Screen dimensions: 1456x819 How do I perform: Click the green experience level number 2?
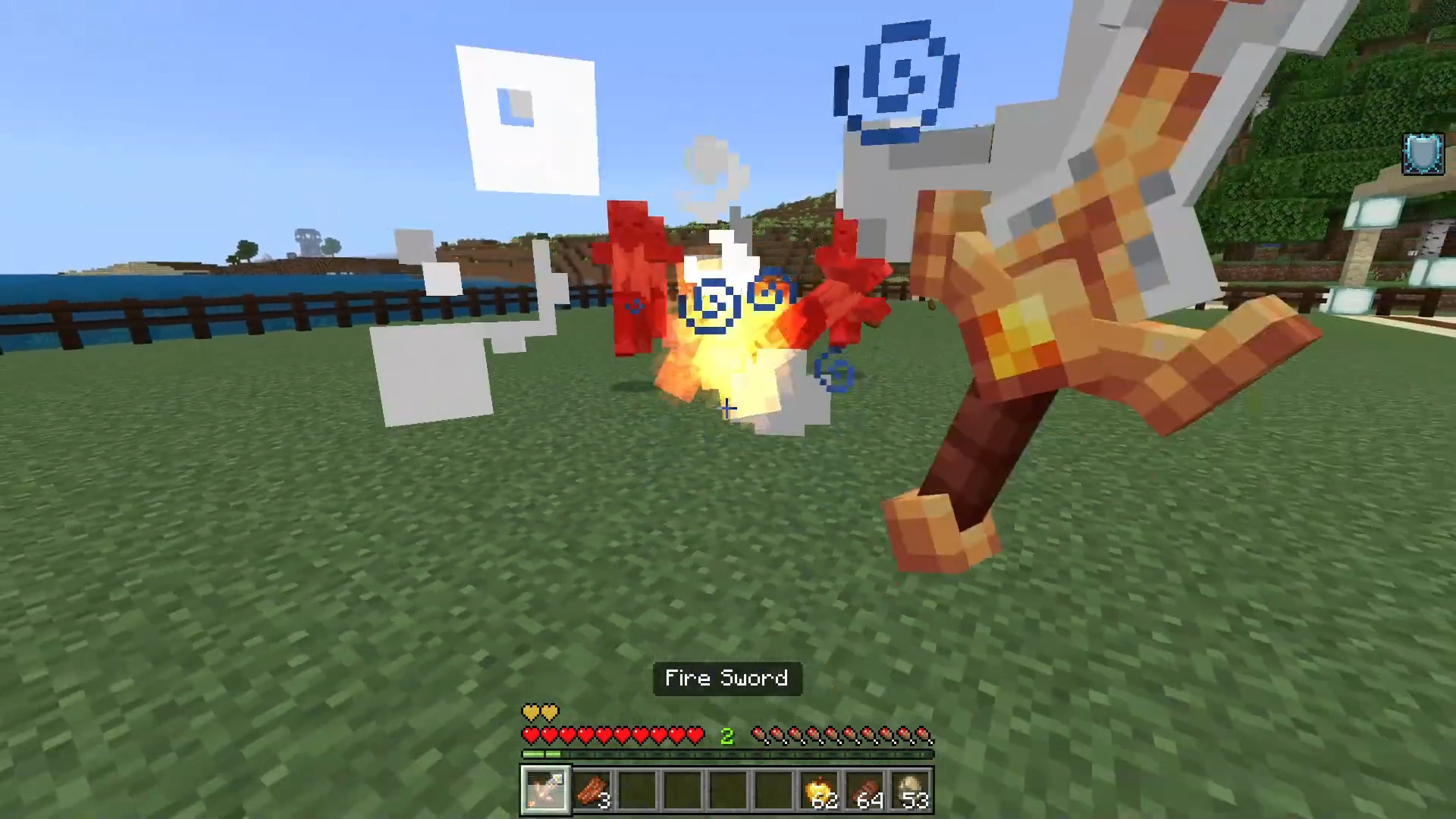point(726,734)
